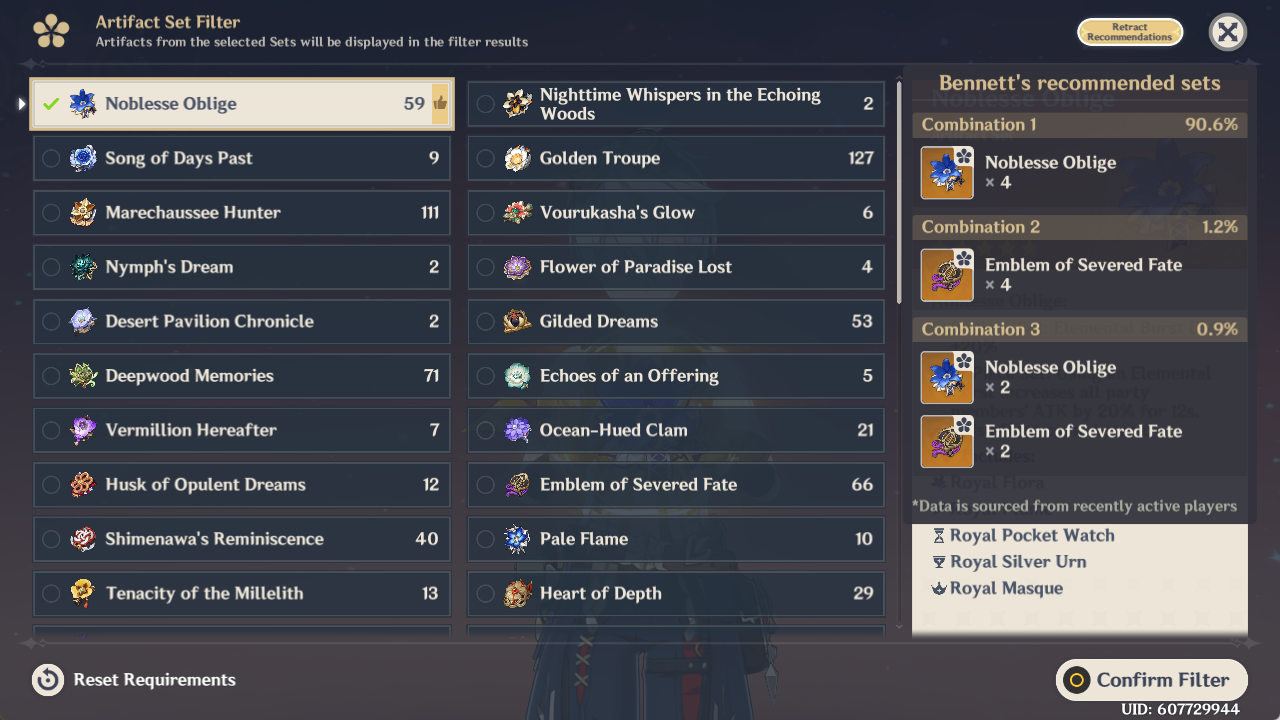Select Gilded Dreams artifact set

pos(676,321)
